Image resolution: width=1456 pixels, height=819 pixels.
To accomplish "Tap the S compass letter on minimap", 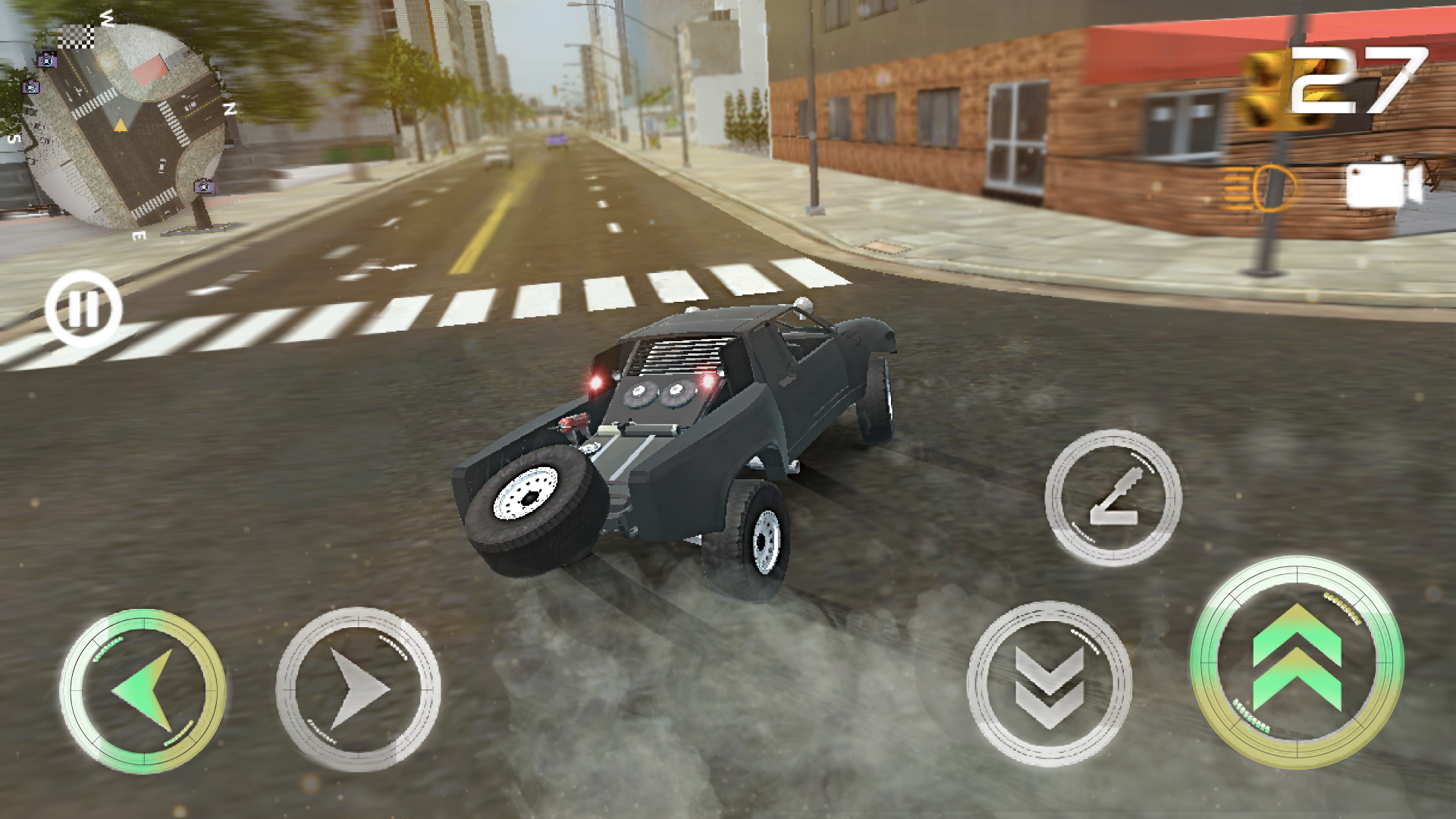I will 13,139.
